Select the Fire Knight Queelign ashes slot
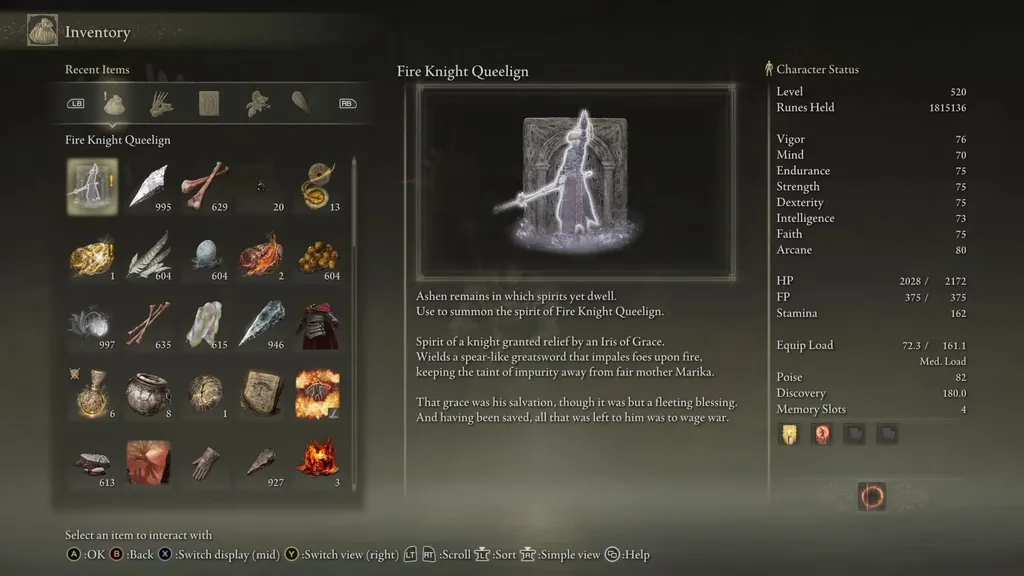1024x576 pixels. [91, 187]
